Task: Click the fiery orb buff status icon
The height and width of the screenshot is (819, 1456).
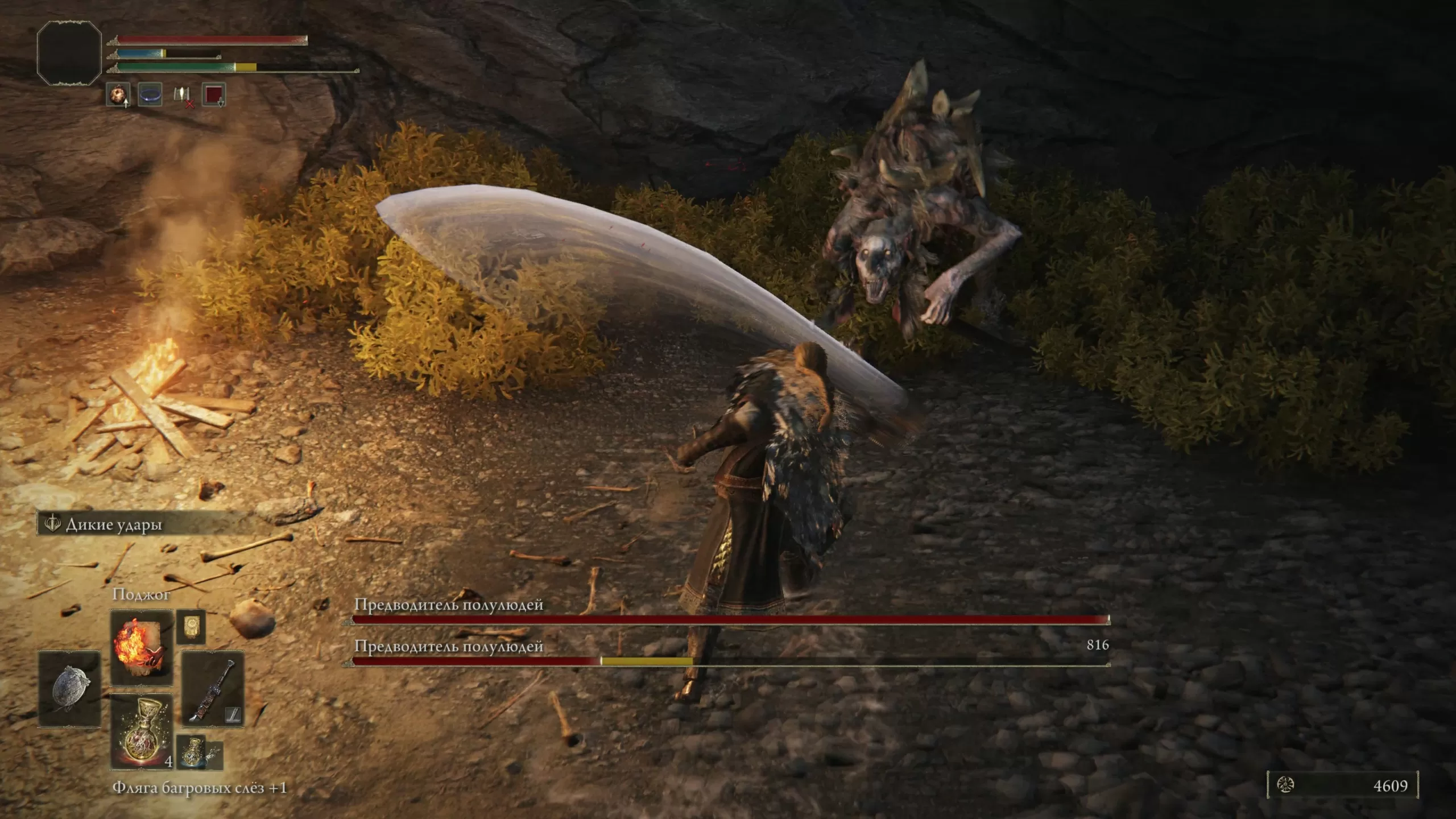Action: pos(118,94)
